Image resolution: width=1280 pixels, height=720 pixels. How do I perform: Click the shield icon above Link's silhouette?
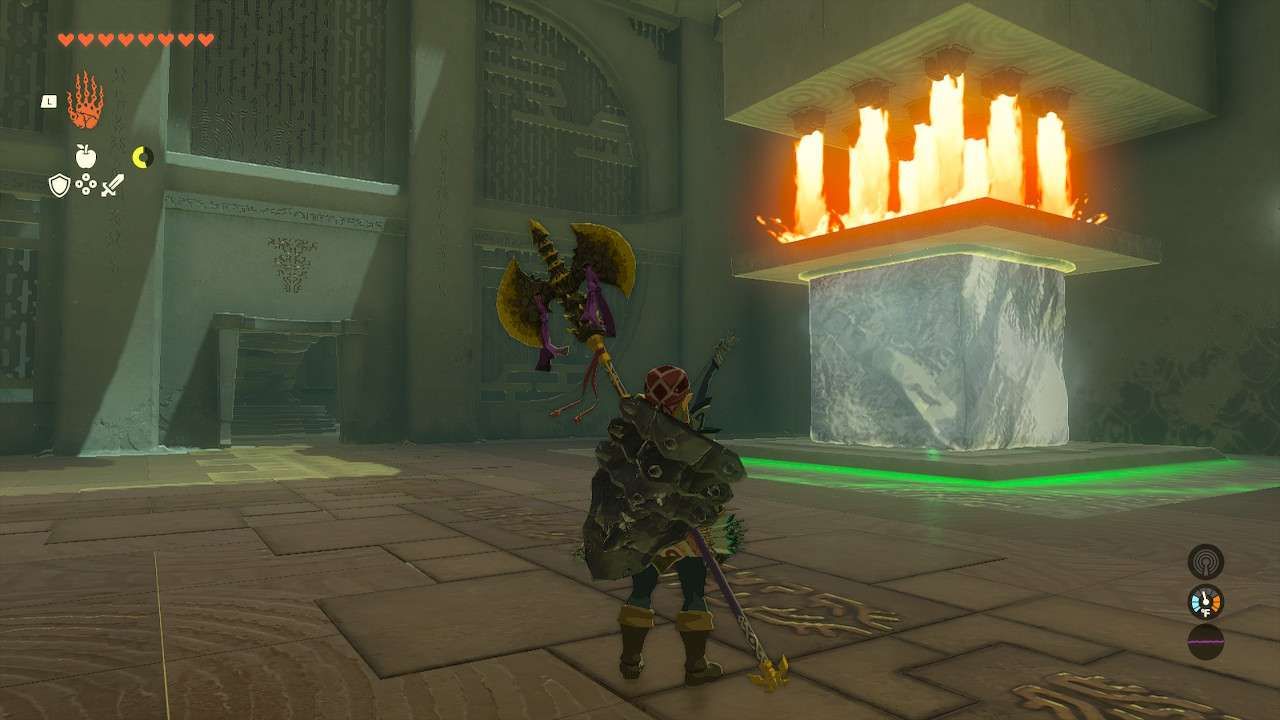60,185
